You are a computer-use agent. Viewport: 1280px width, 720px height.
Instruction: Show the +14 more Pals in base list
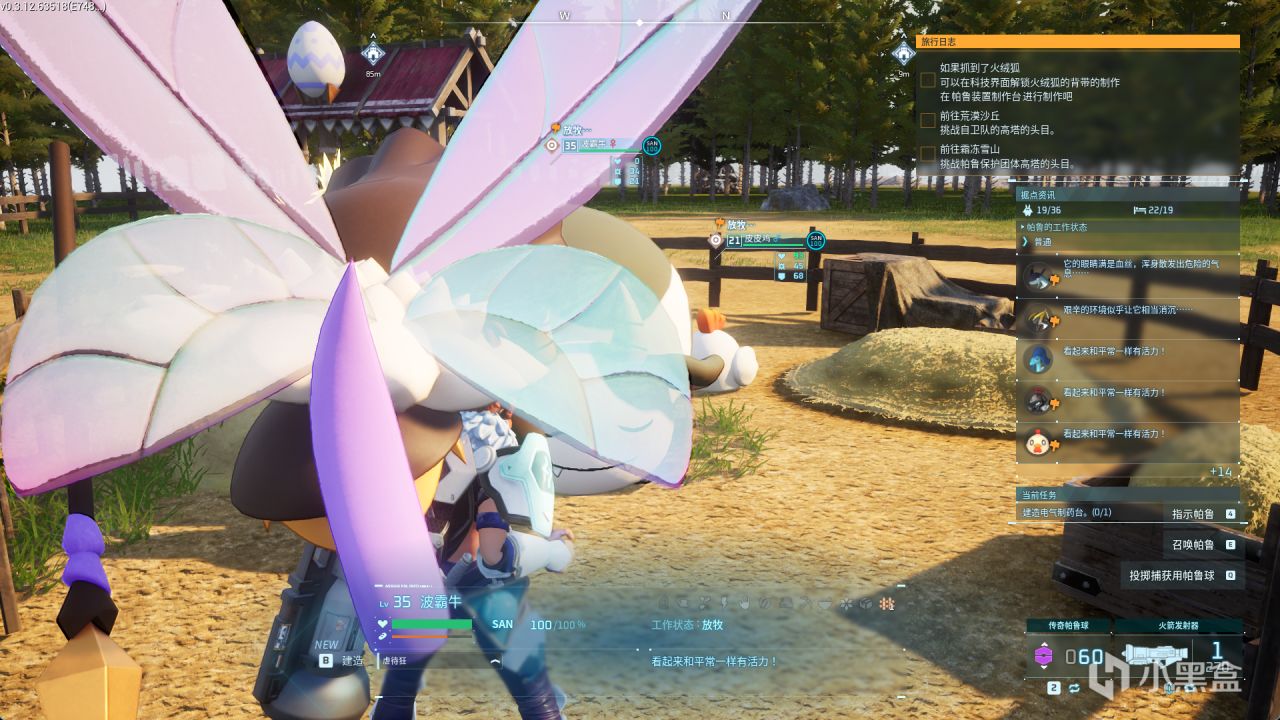click(1220, 471)
